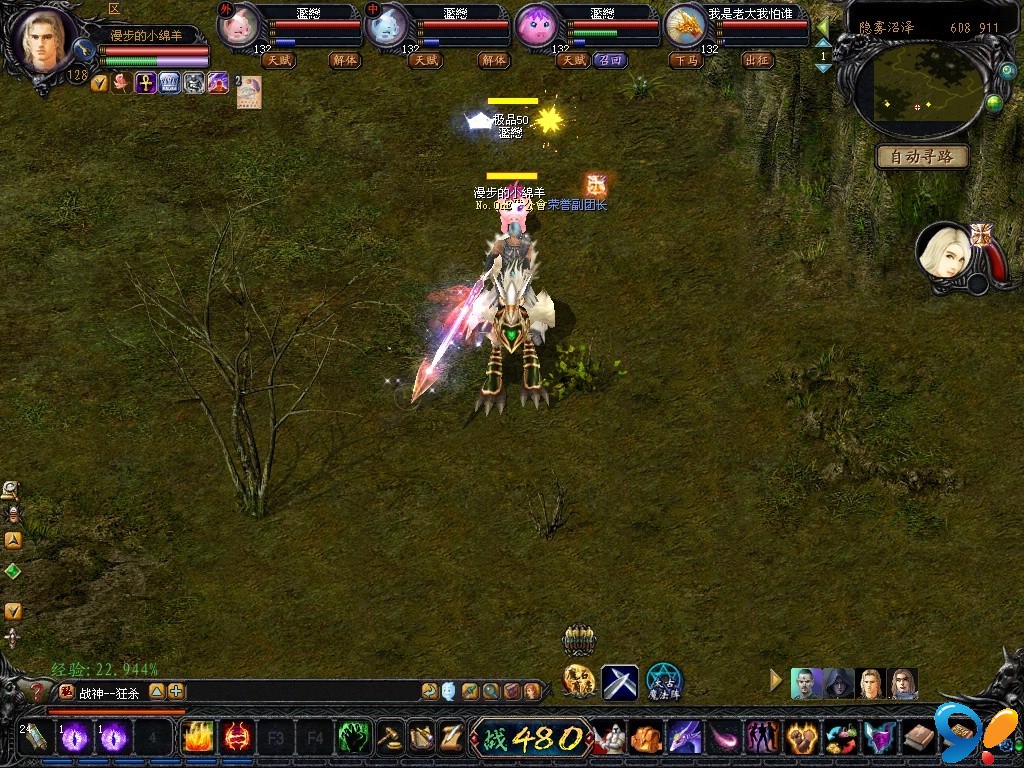Select the purple dragon icon in the menu bar

coord(684,738)
